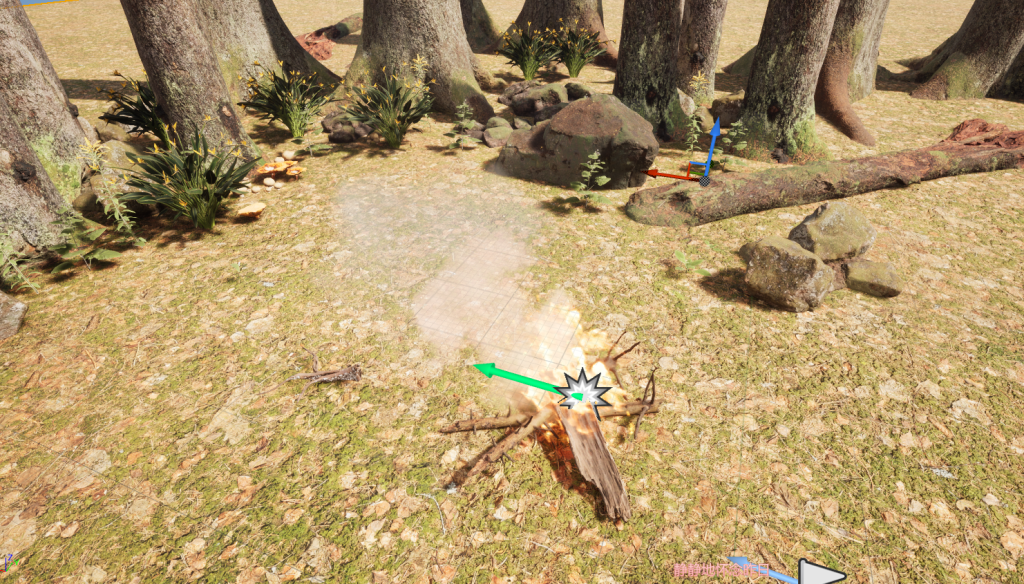Viewport: 1024px width, 584px height.
Task: Click the white triangle icon beside the pink caption
Action: [817, 573]
